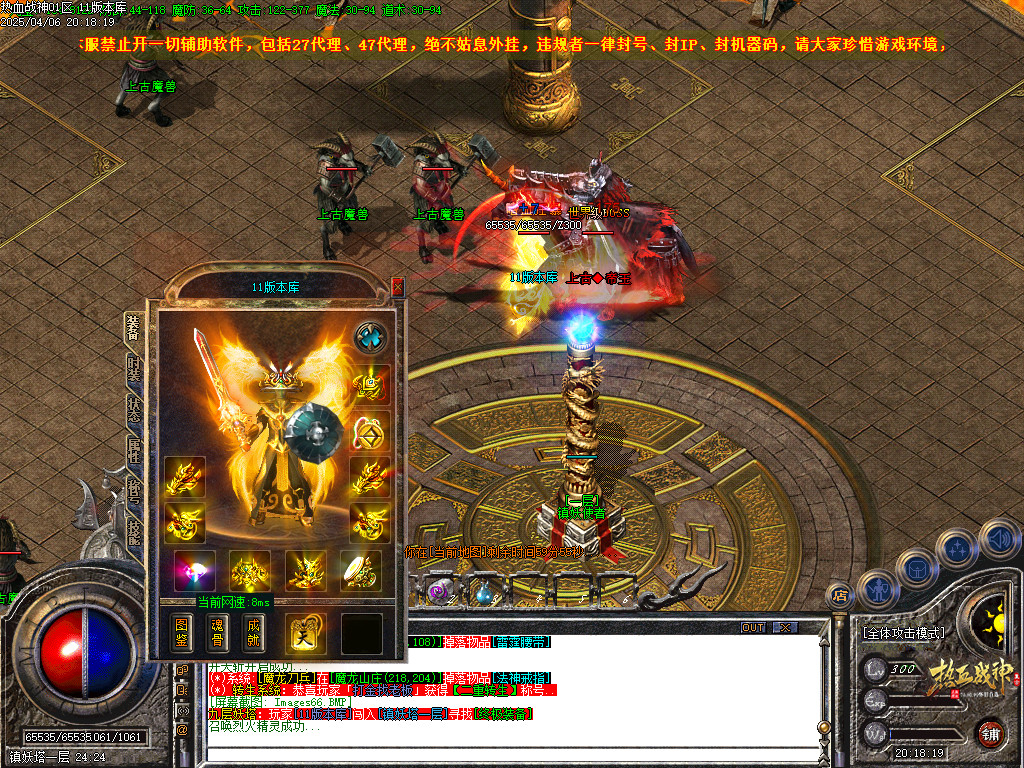This screenshot has height=768, width=1024.
Task: Open the 图鉴 codex button
Action: 181,632
